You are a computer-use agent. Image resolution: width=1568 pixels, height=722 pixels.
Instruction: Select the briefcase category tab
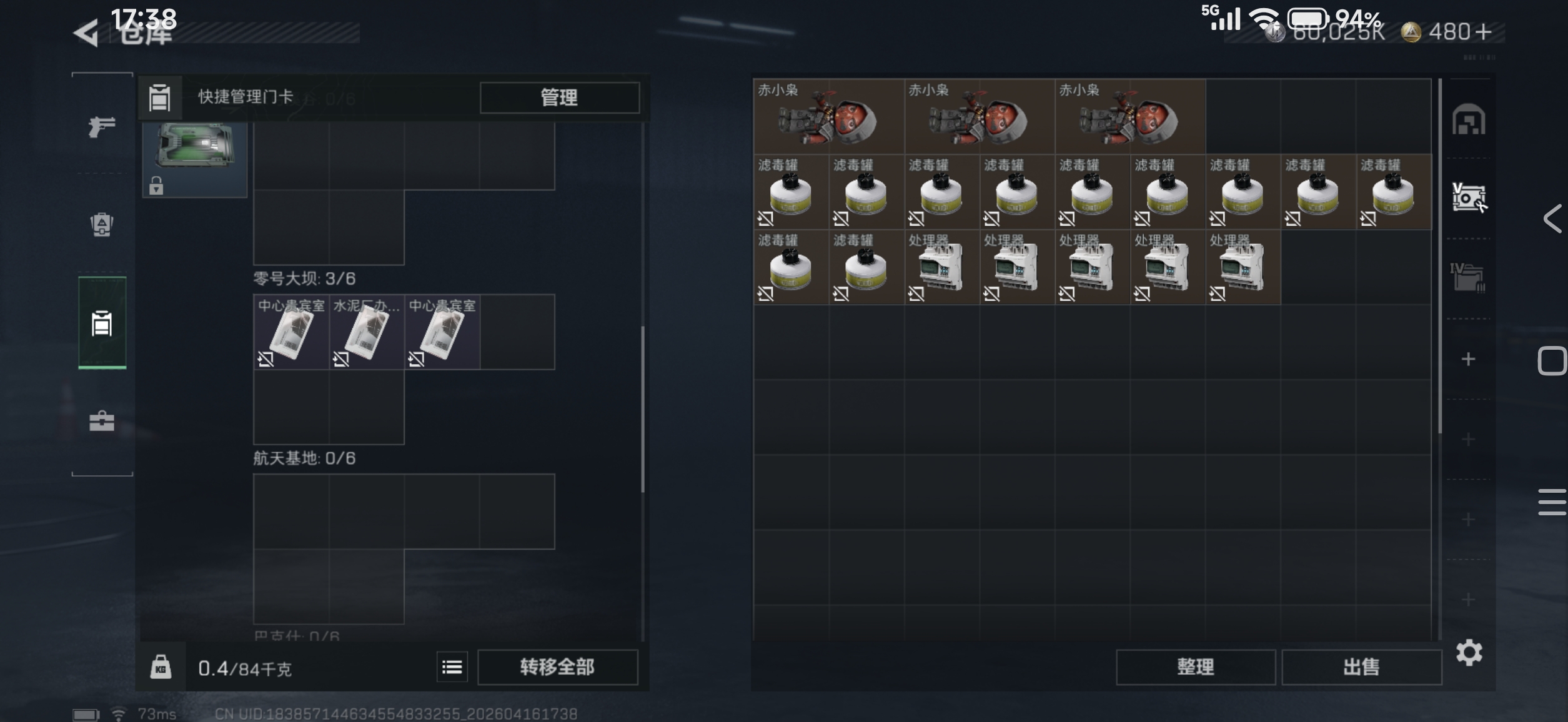(x=102, y=421)
